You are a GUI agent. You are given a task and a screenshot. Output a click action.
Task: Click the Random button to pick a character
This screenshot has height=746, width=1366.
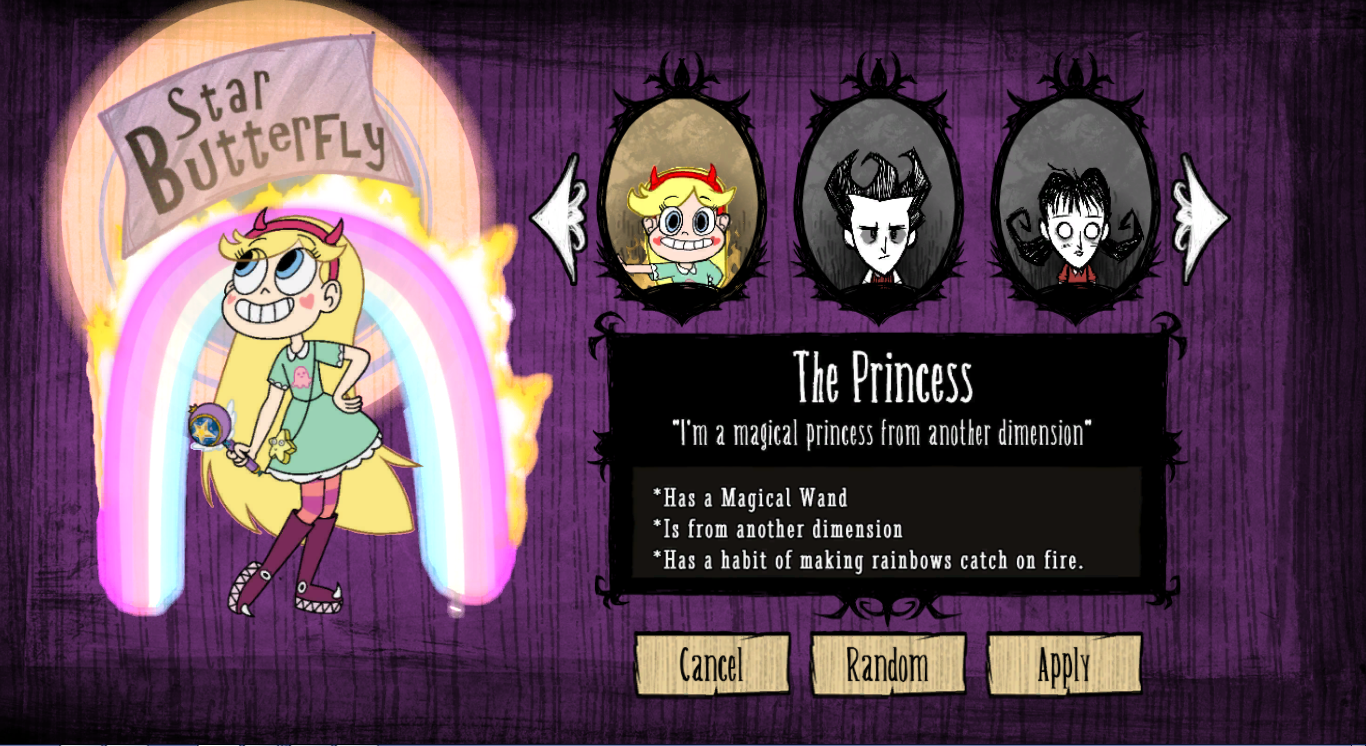888,663
